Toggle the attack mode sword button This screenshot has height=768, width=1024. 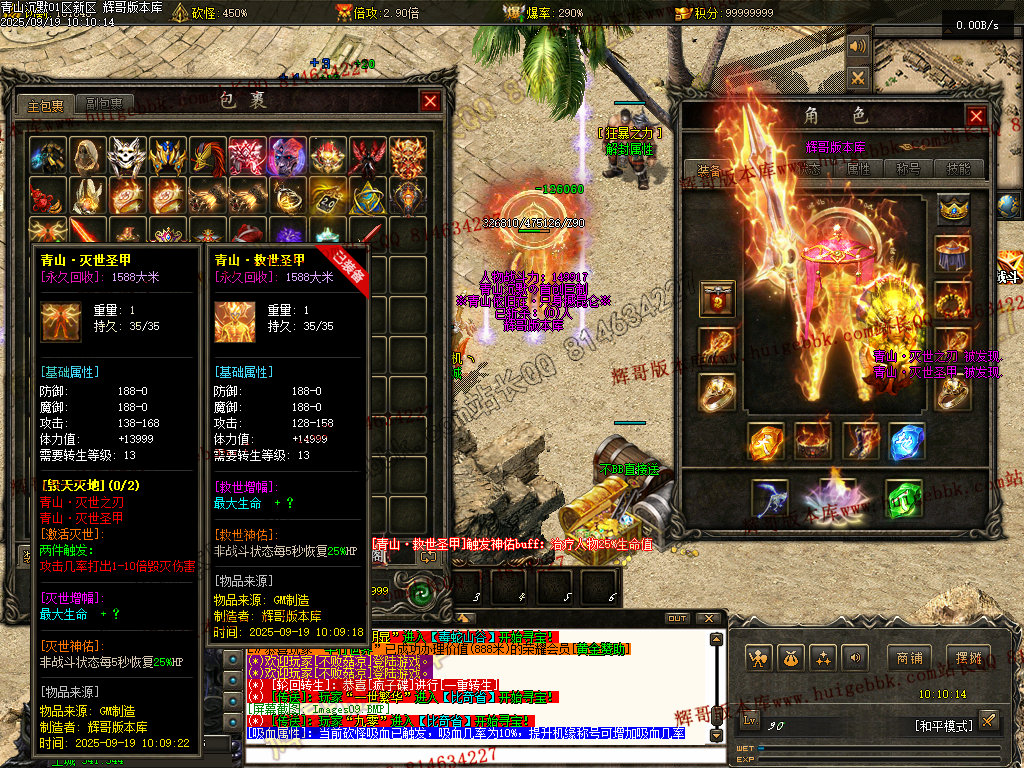click(988, 720)
